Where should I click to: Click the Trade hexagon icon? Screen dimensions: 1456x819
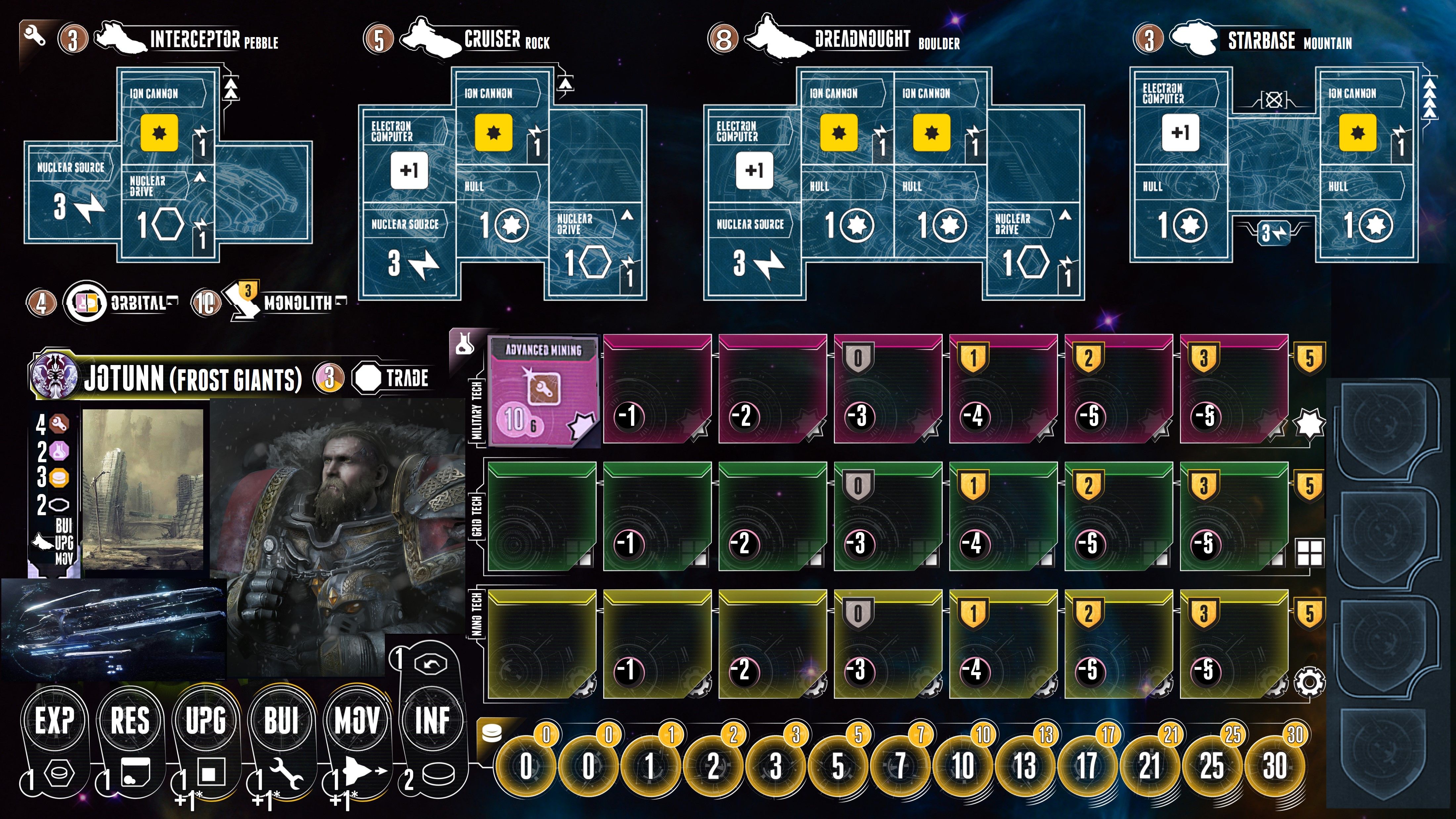click(x=368, y=378)
